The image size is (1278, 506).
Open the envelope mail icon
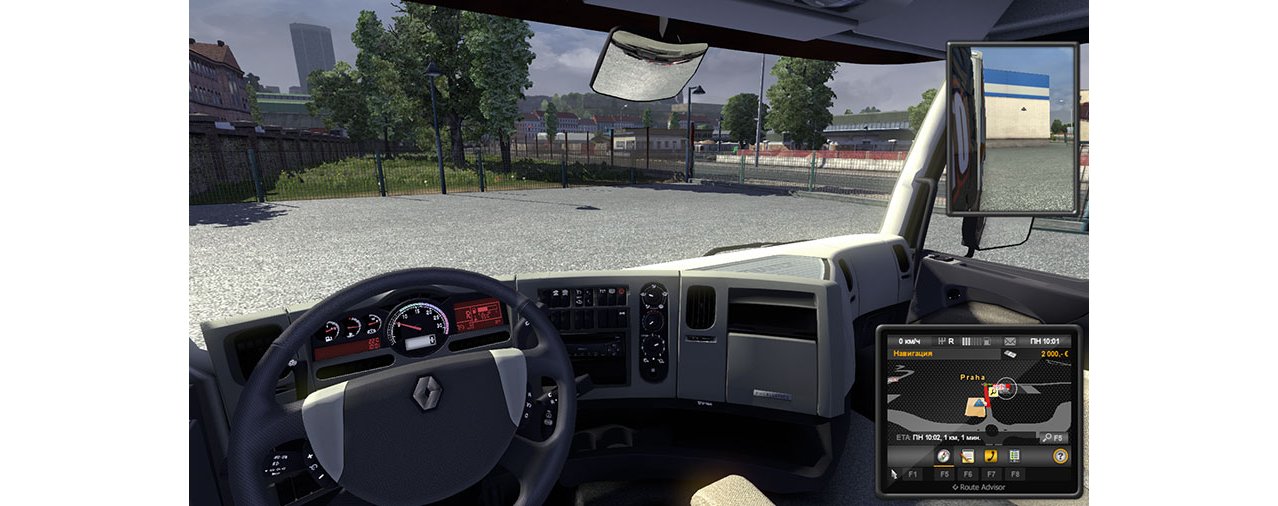[1009, 341]
